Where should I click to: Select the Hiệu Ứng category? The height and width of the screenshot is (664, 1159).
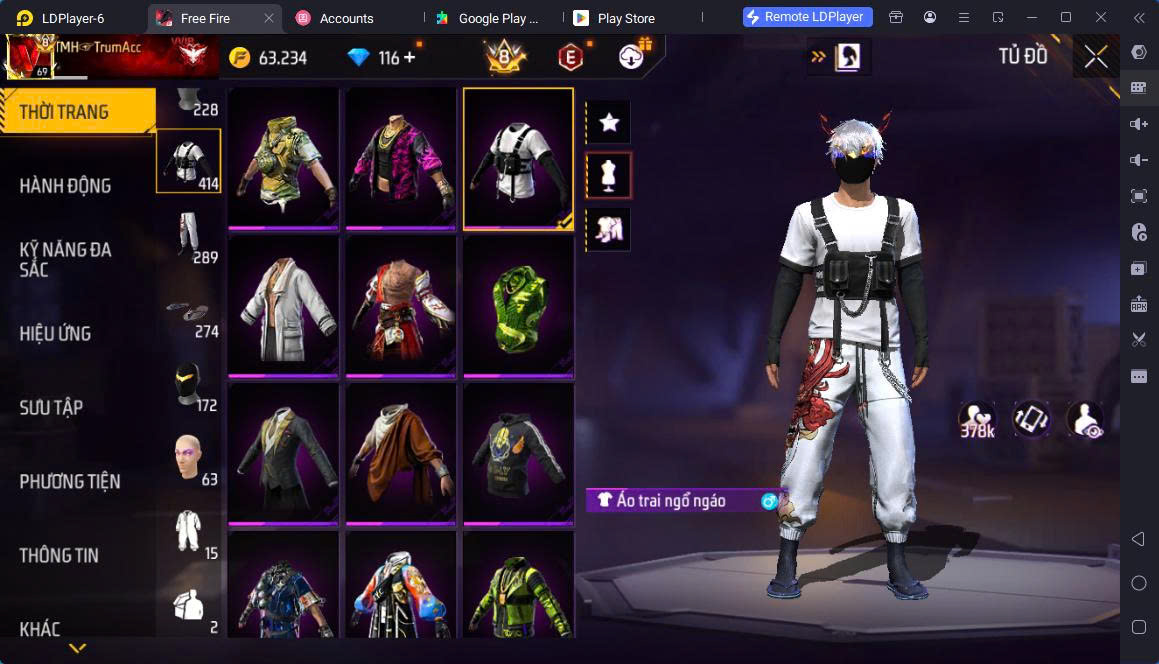55,333
